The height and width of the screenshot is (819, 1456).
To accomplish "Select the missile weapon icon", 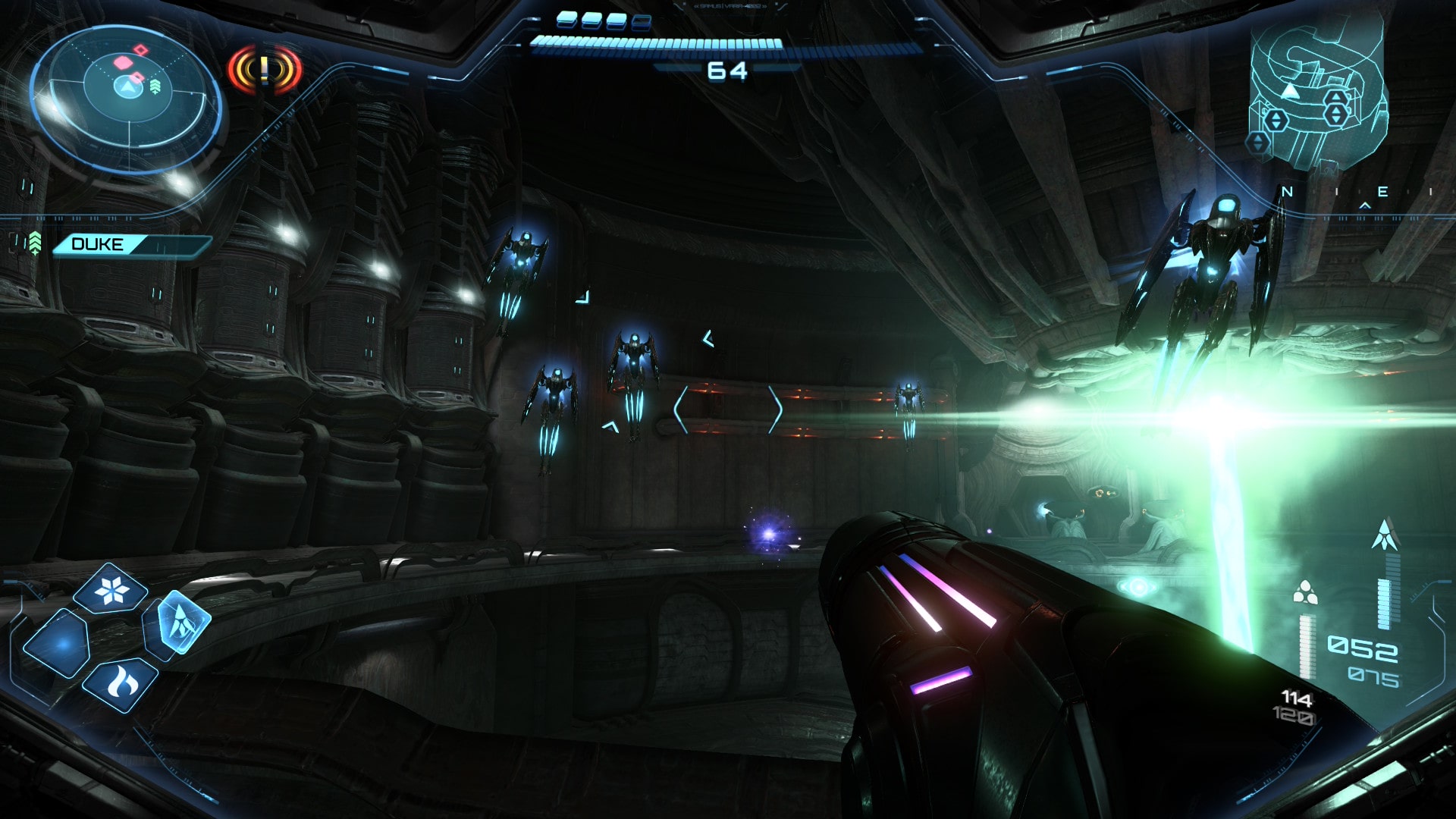I will (x=1385, y=535).
